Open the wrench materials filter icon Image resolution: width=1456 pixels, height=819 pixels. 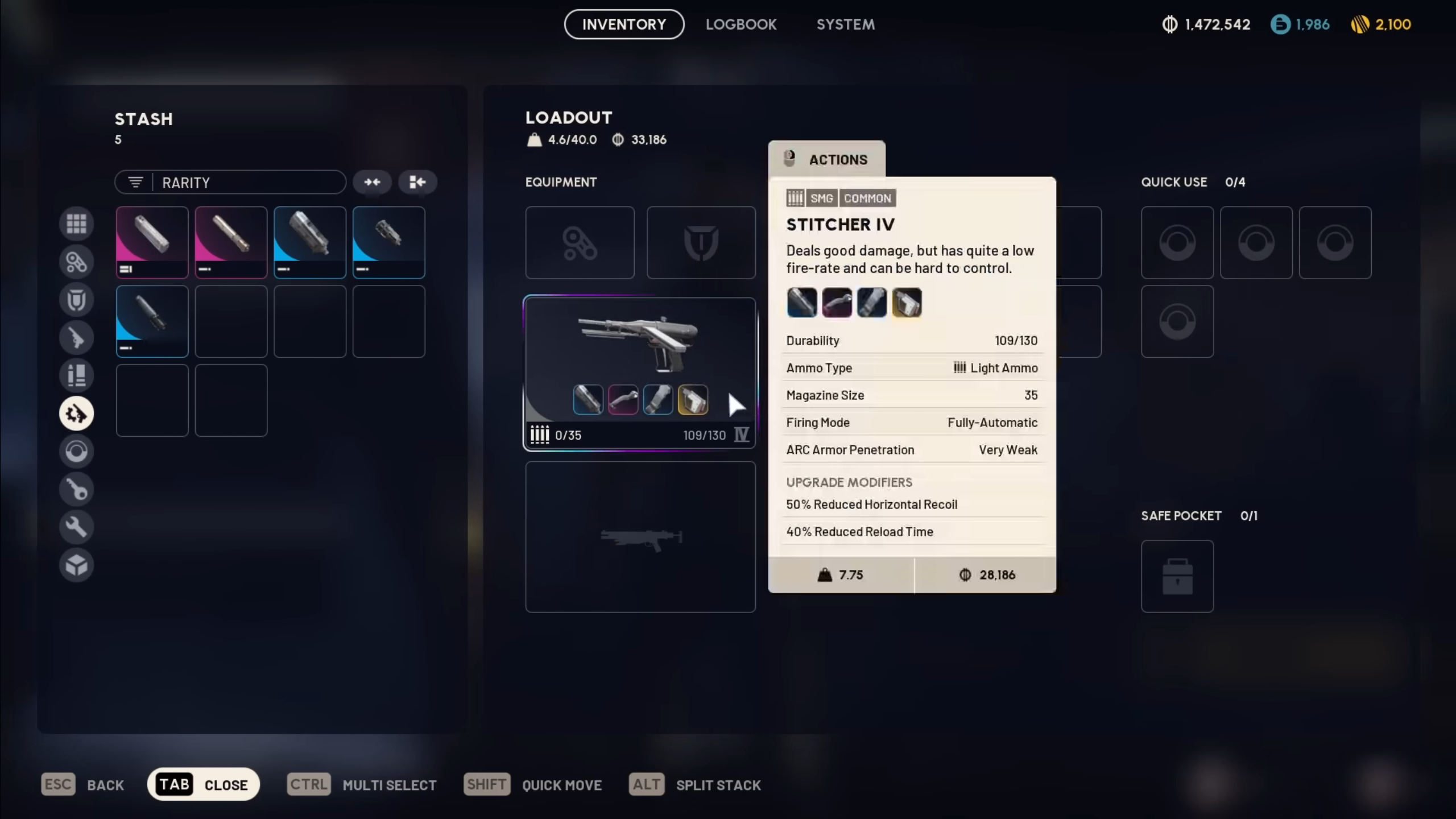click(x=77, y=527)
